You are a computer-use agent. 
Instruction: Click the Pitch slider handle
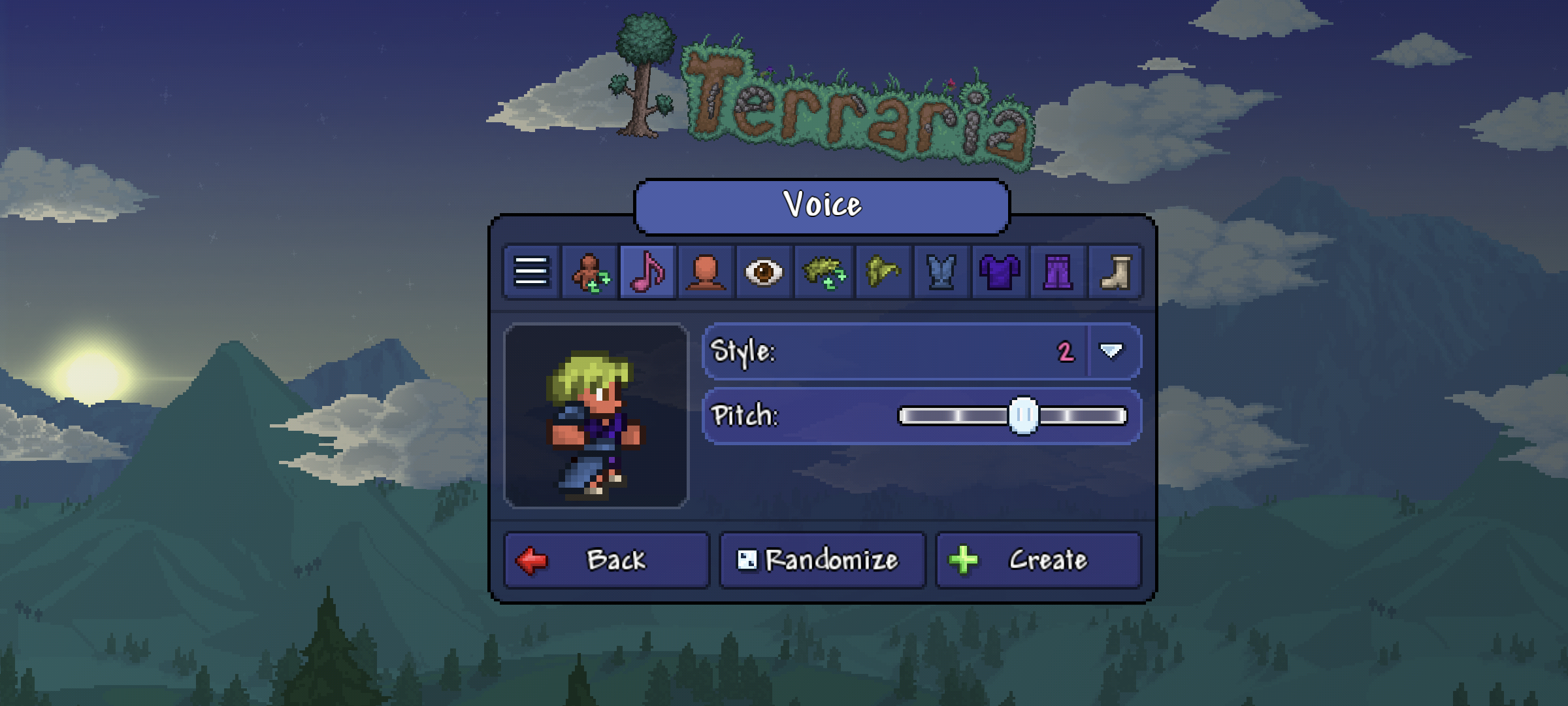tap(1023, 416)
